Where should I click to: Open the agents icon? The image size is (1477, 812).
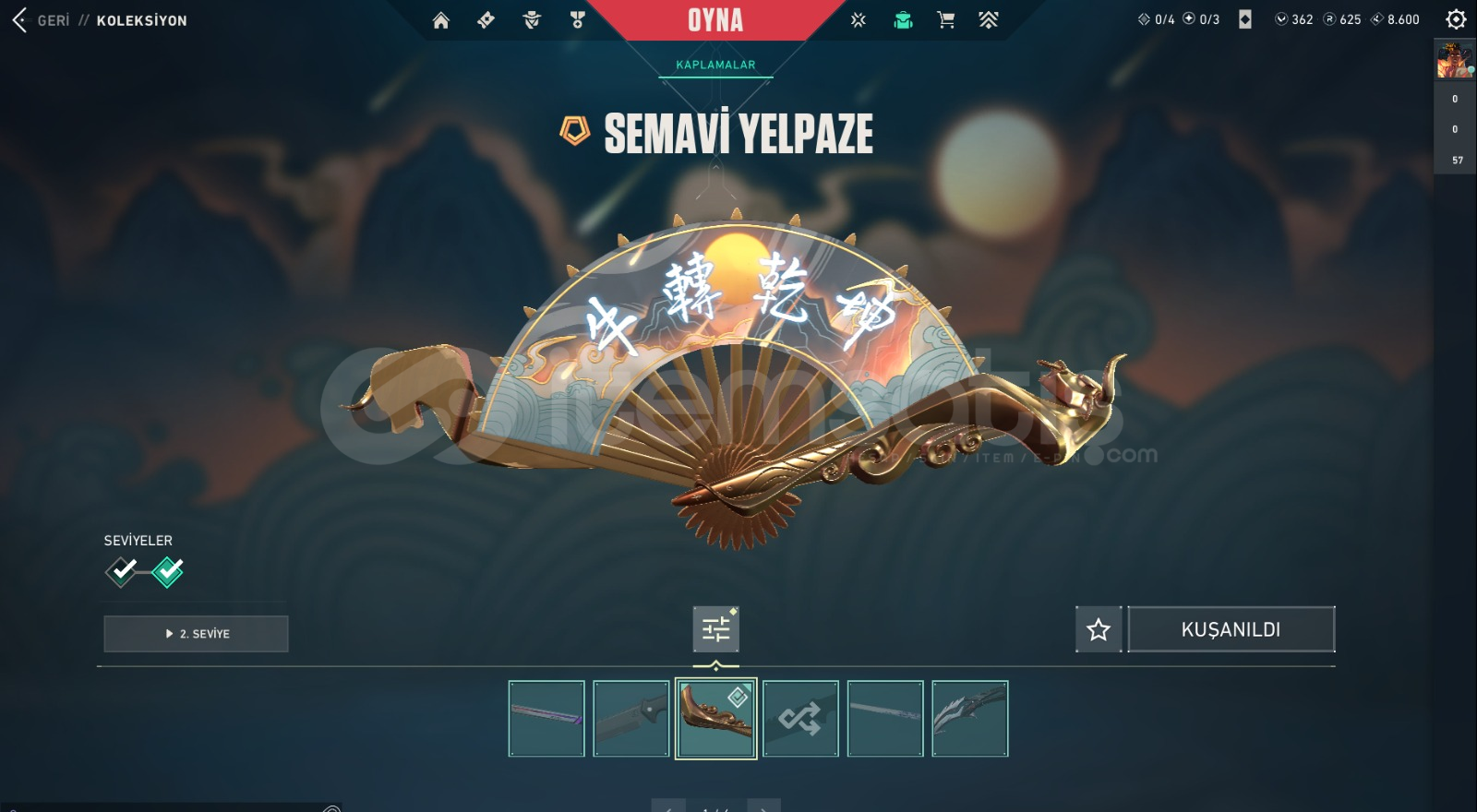click(x=532, y=20)
